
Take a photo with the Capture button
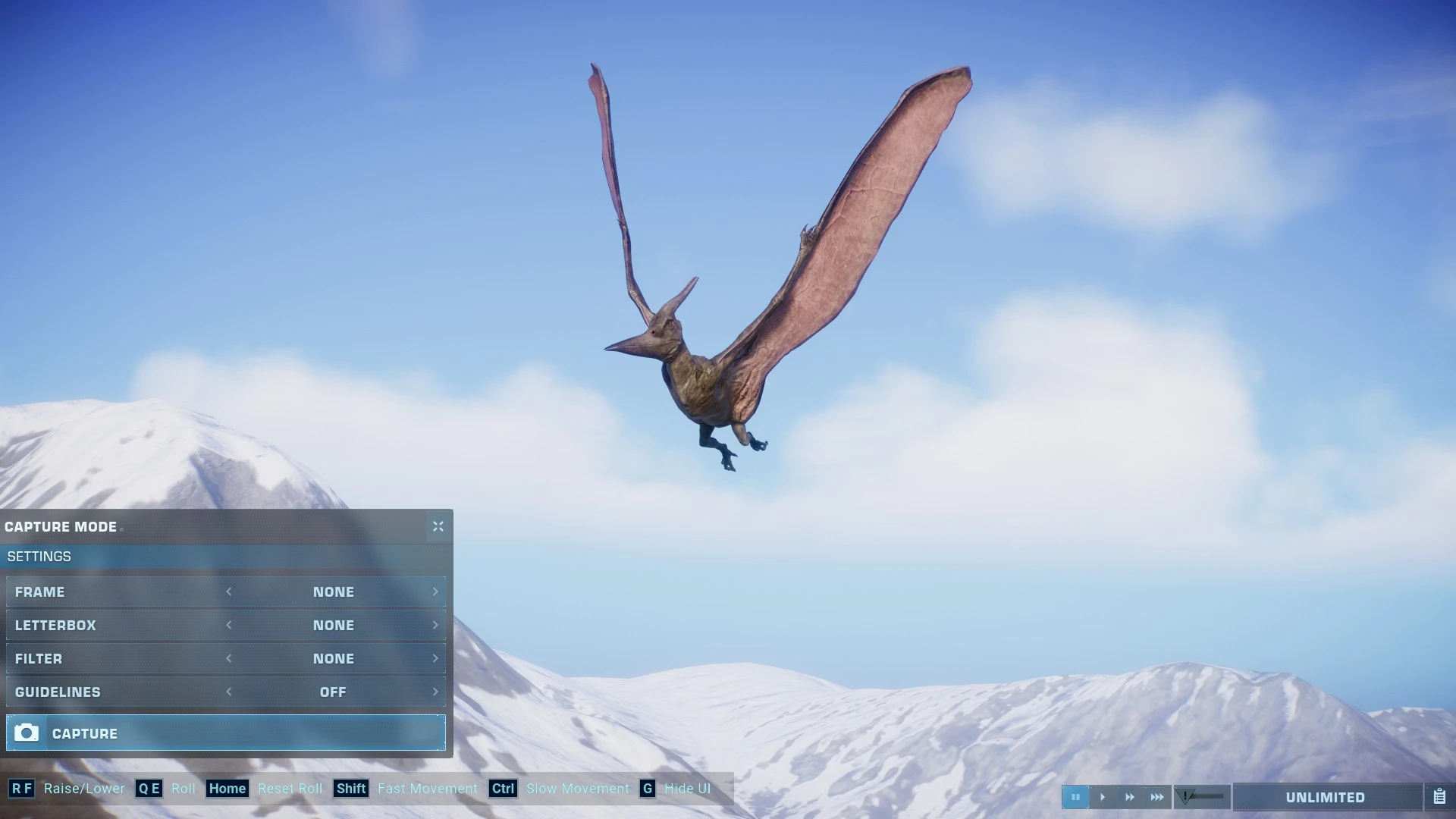pyautogui.click(x=225, y=733)
